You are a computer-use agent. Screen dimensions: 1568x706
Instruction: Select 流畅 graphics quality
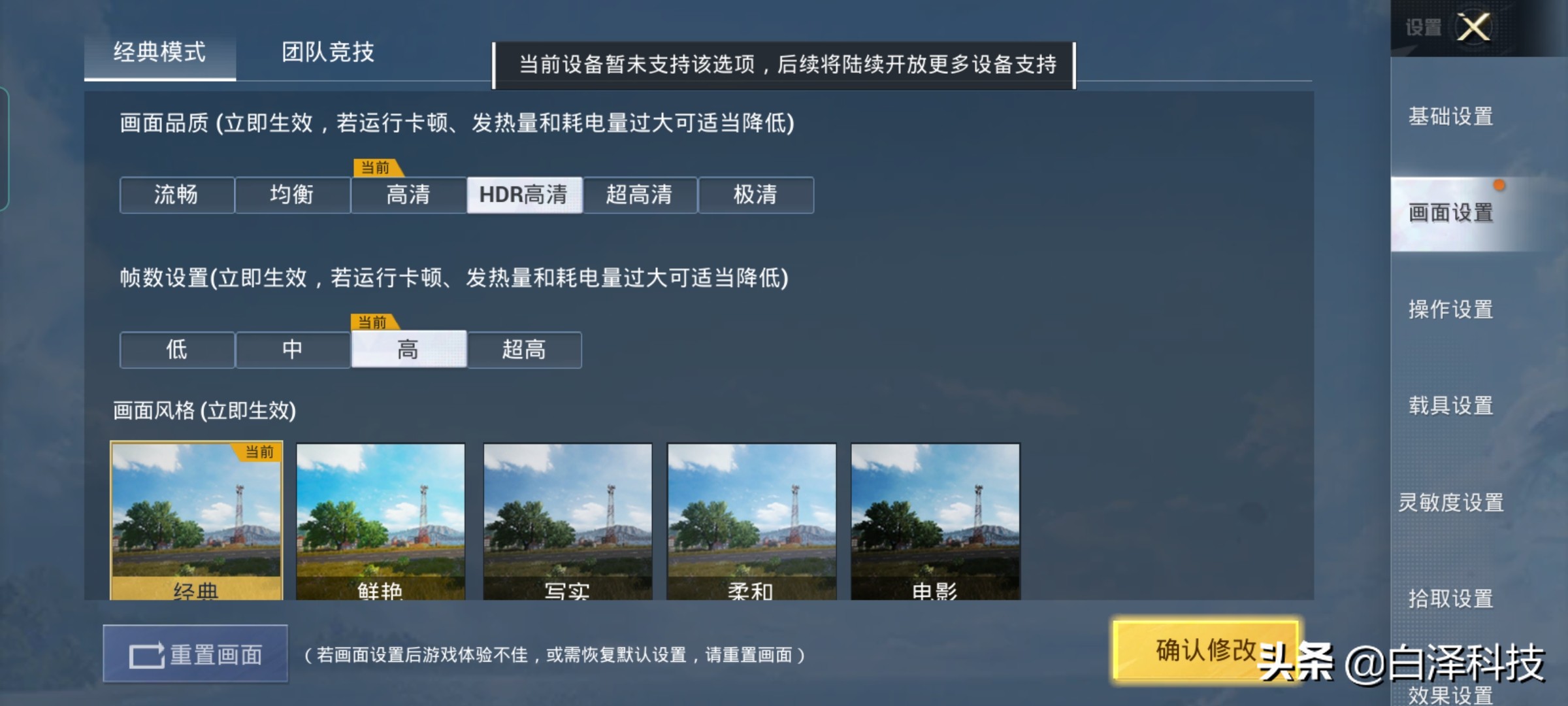[176, 195]
